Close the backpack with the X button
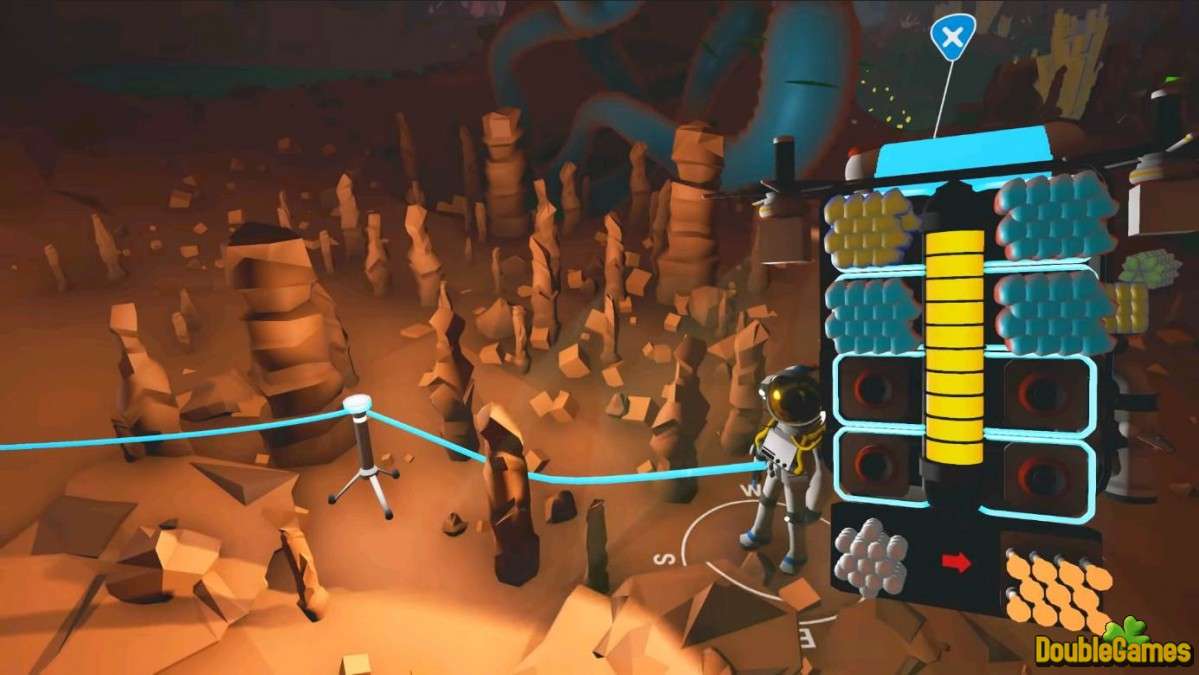The image size is (1199, 675). 952,38
